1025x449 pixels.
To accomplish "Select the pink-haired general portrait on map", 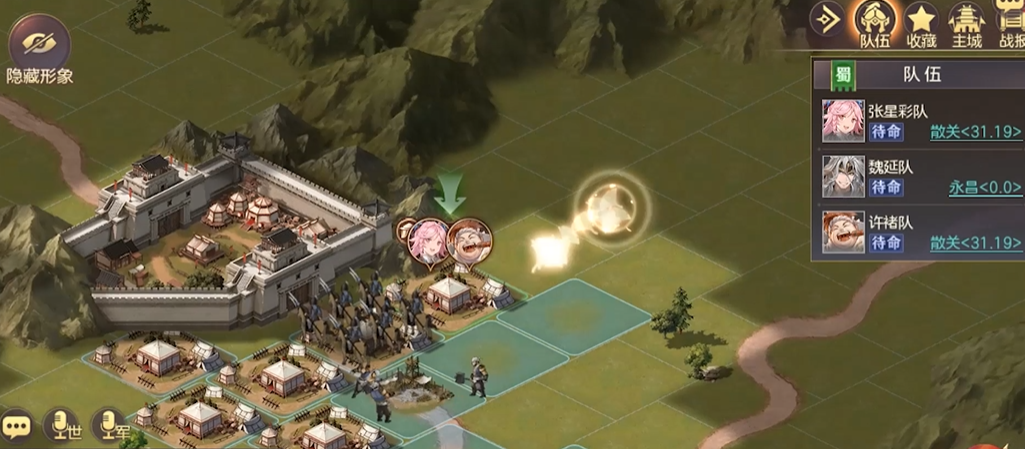I will 427,240.
